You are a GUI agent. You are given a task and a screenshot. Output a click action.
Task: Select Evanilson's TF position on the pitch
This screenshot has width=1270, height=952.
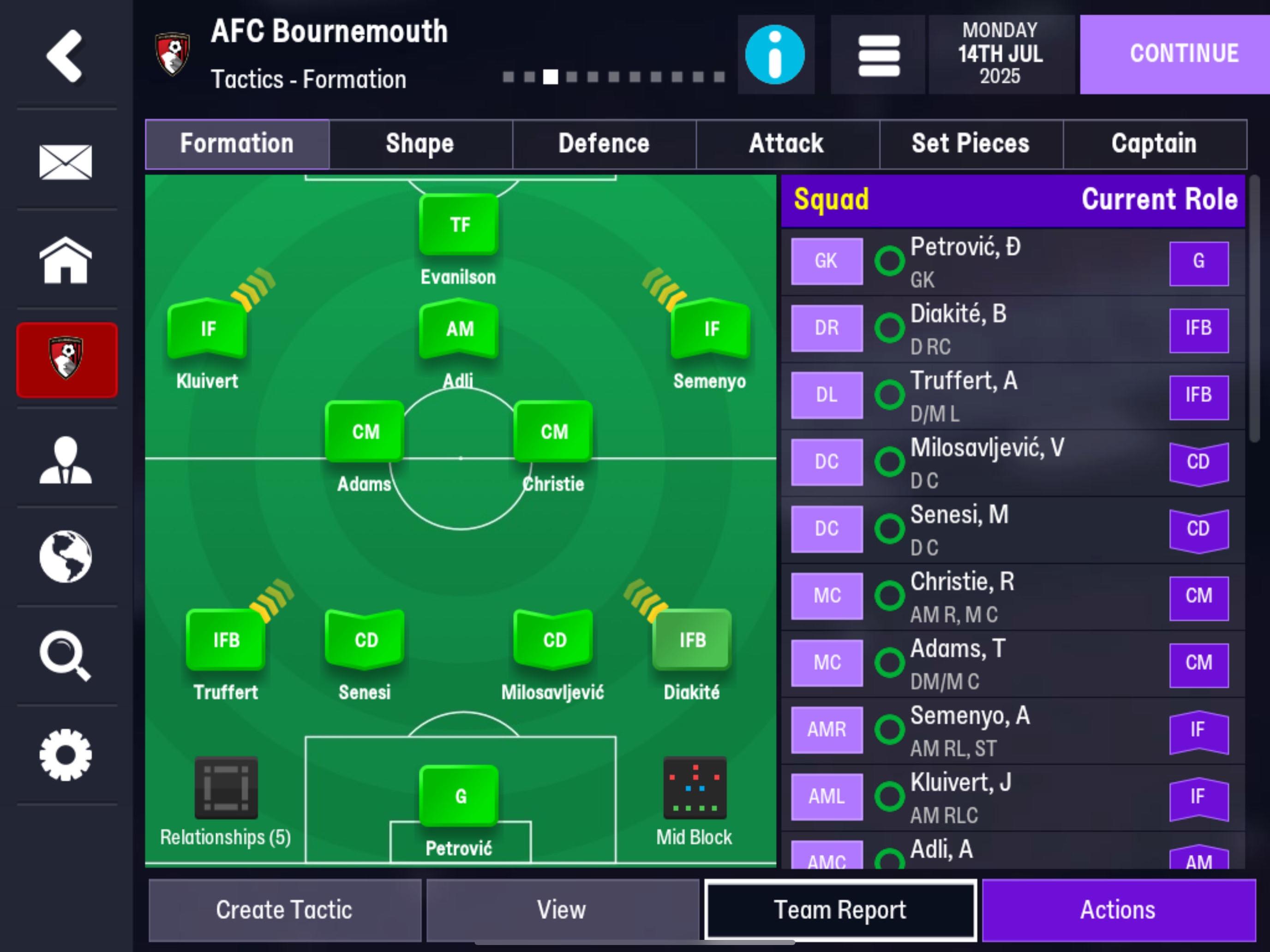(459, 225)
